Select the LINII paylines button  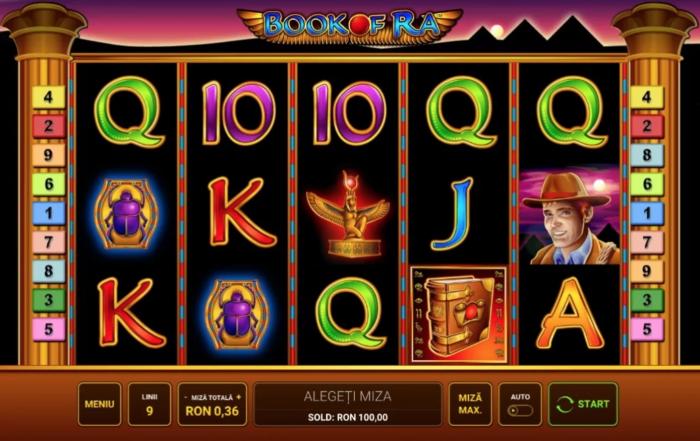(x=149, y=404)
